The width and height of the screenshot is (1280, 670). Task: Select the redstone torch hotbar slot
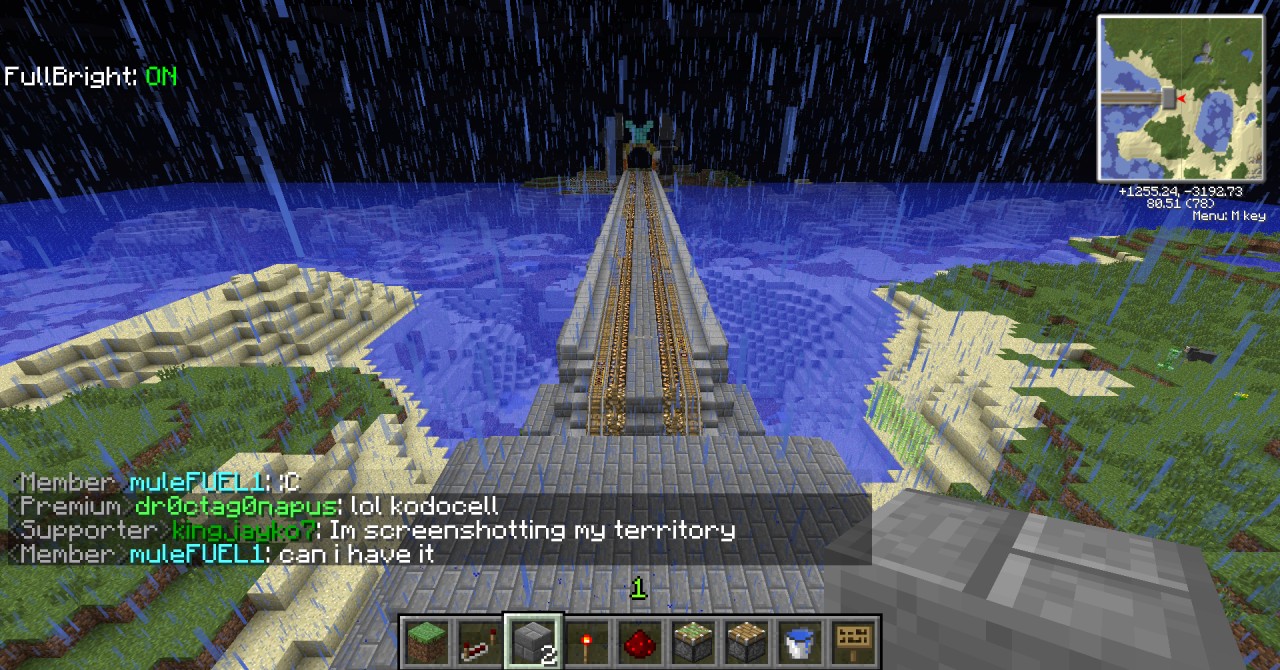[587, 642]
